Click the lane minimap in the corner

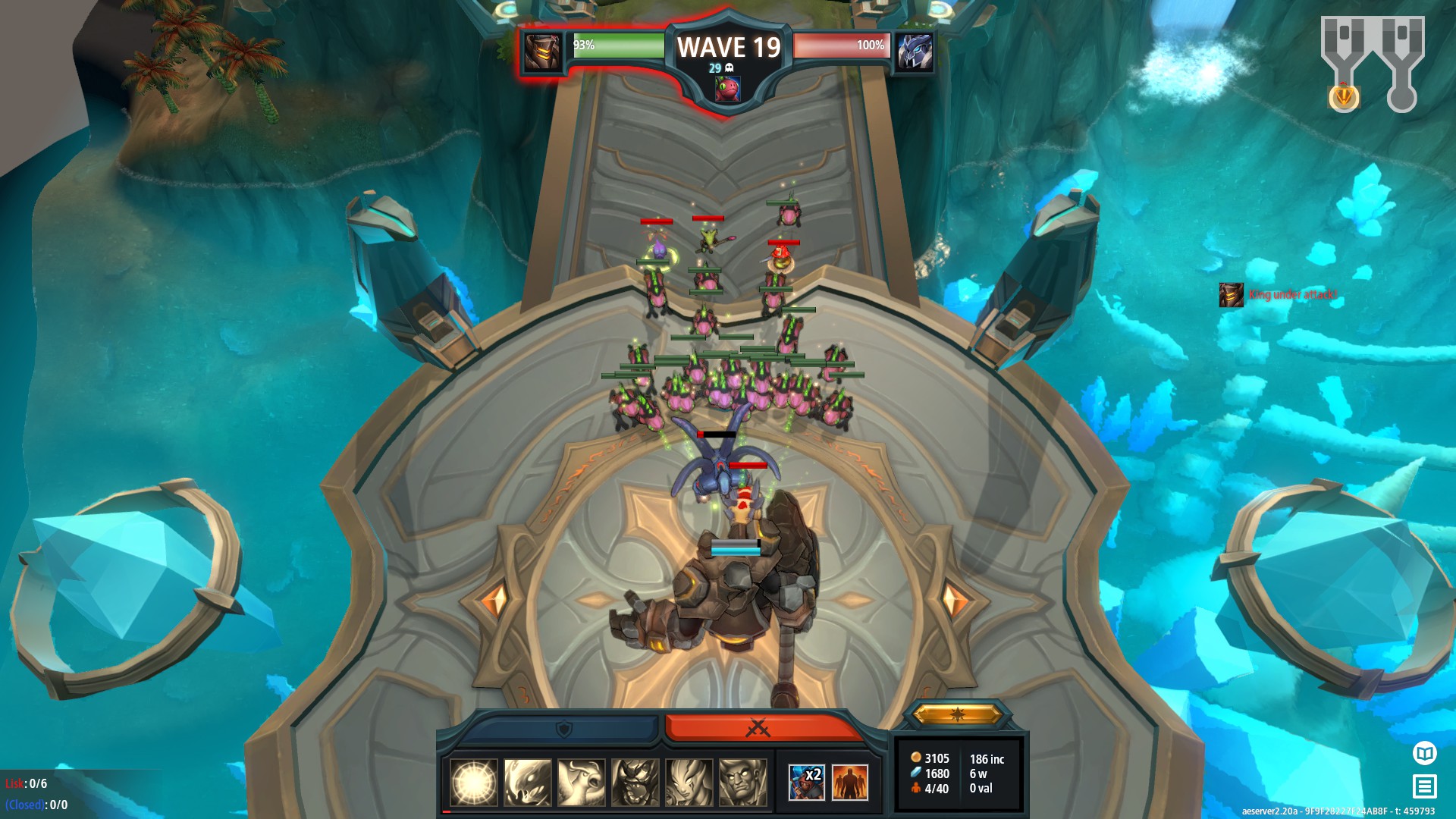(1373, 62)
